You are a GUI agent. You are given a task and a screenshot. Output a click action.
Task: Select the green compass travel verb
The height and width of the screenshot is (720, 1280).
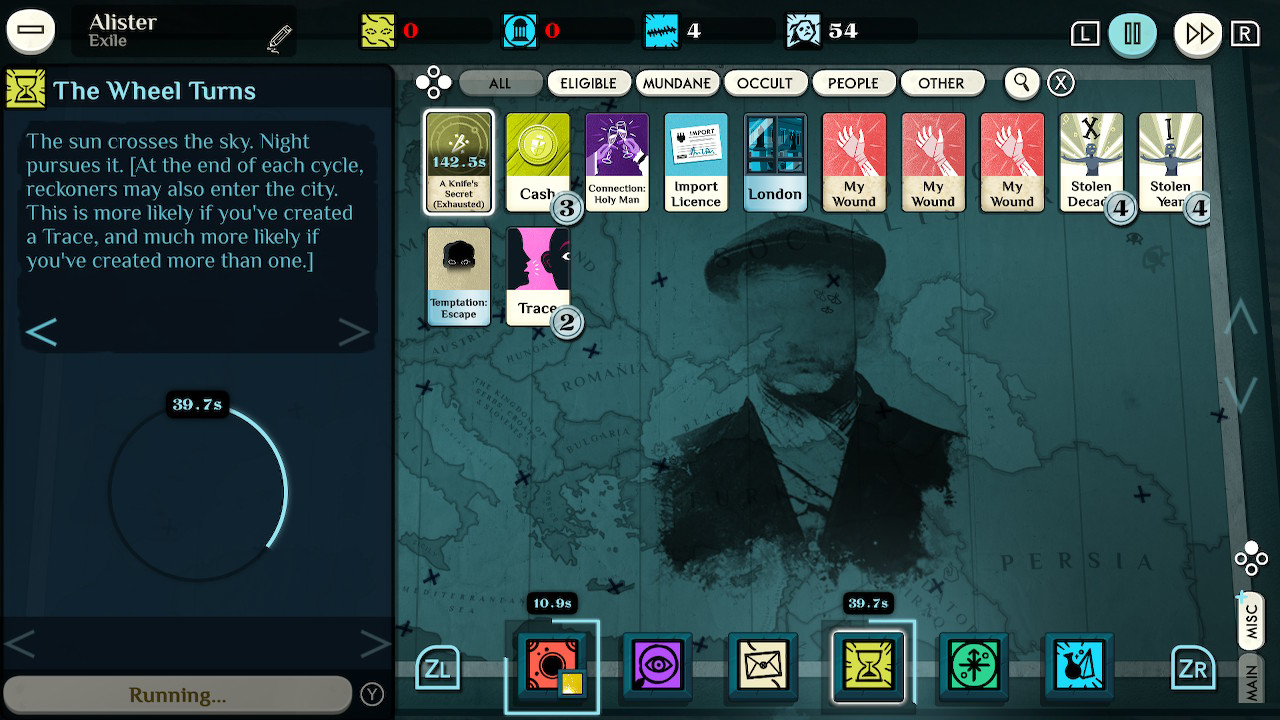(x=973, y=666)
